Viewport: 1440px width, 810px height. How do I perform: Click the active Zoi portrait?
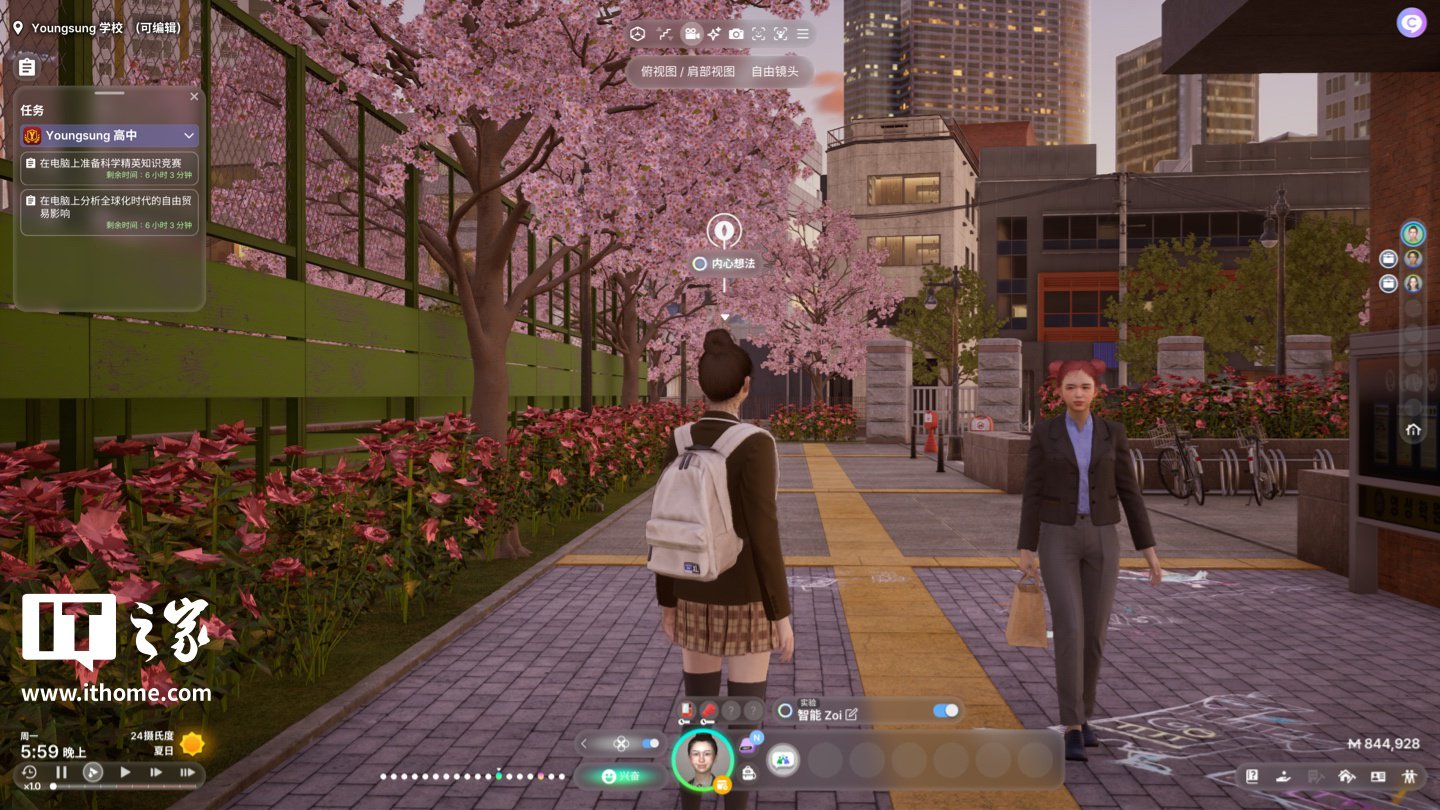pos(702,759)
